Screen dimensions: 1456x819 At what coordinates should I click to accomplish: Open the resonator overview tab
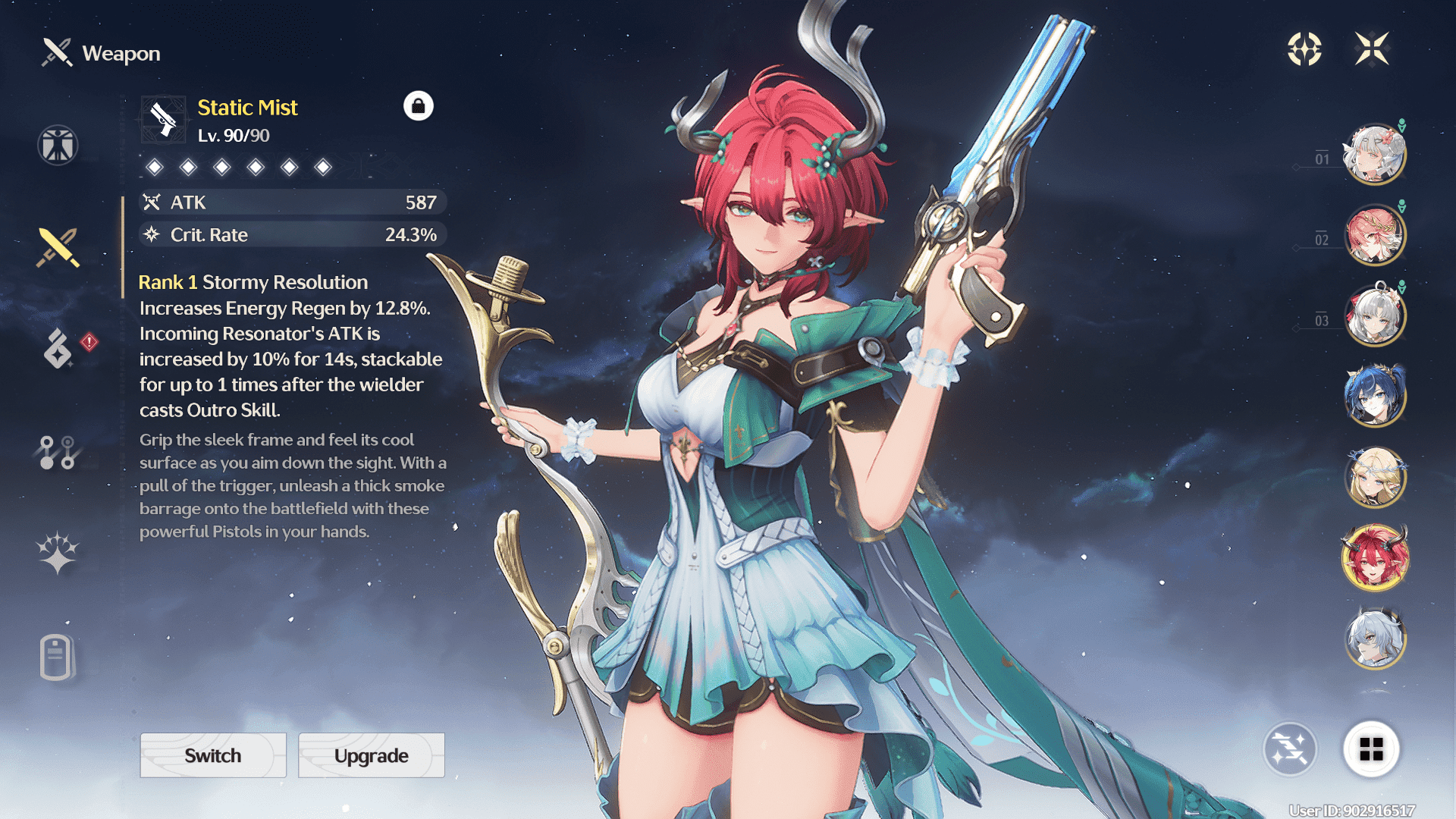(x=58, y=145)
